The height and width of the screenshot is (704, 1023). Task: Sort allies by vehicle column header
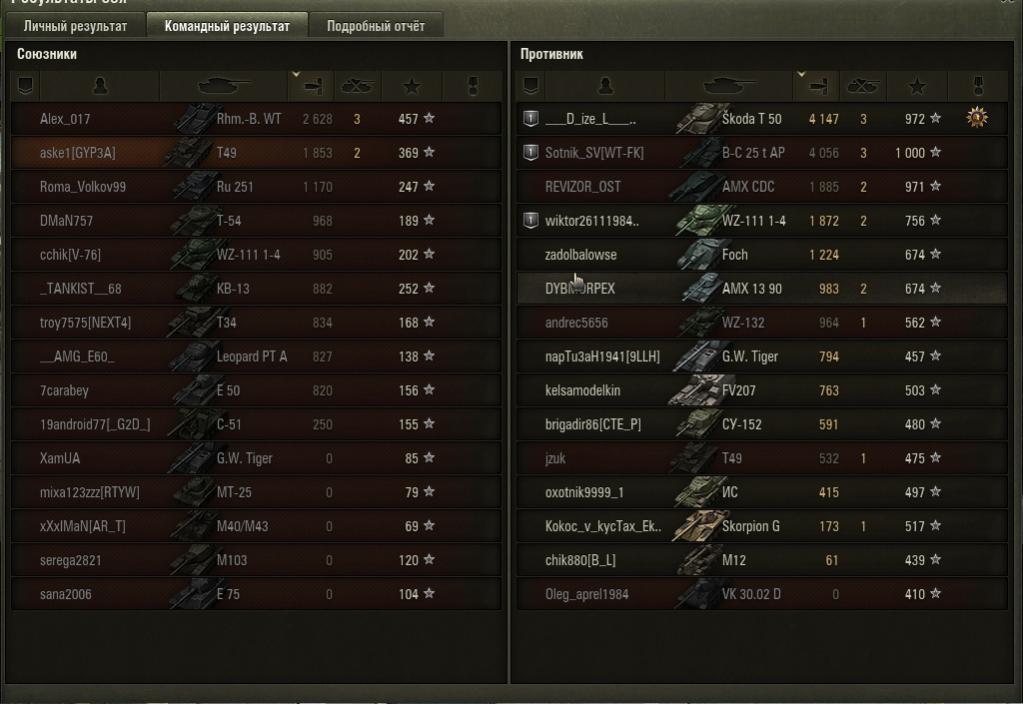224,86
